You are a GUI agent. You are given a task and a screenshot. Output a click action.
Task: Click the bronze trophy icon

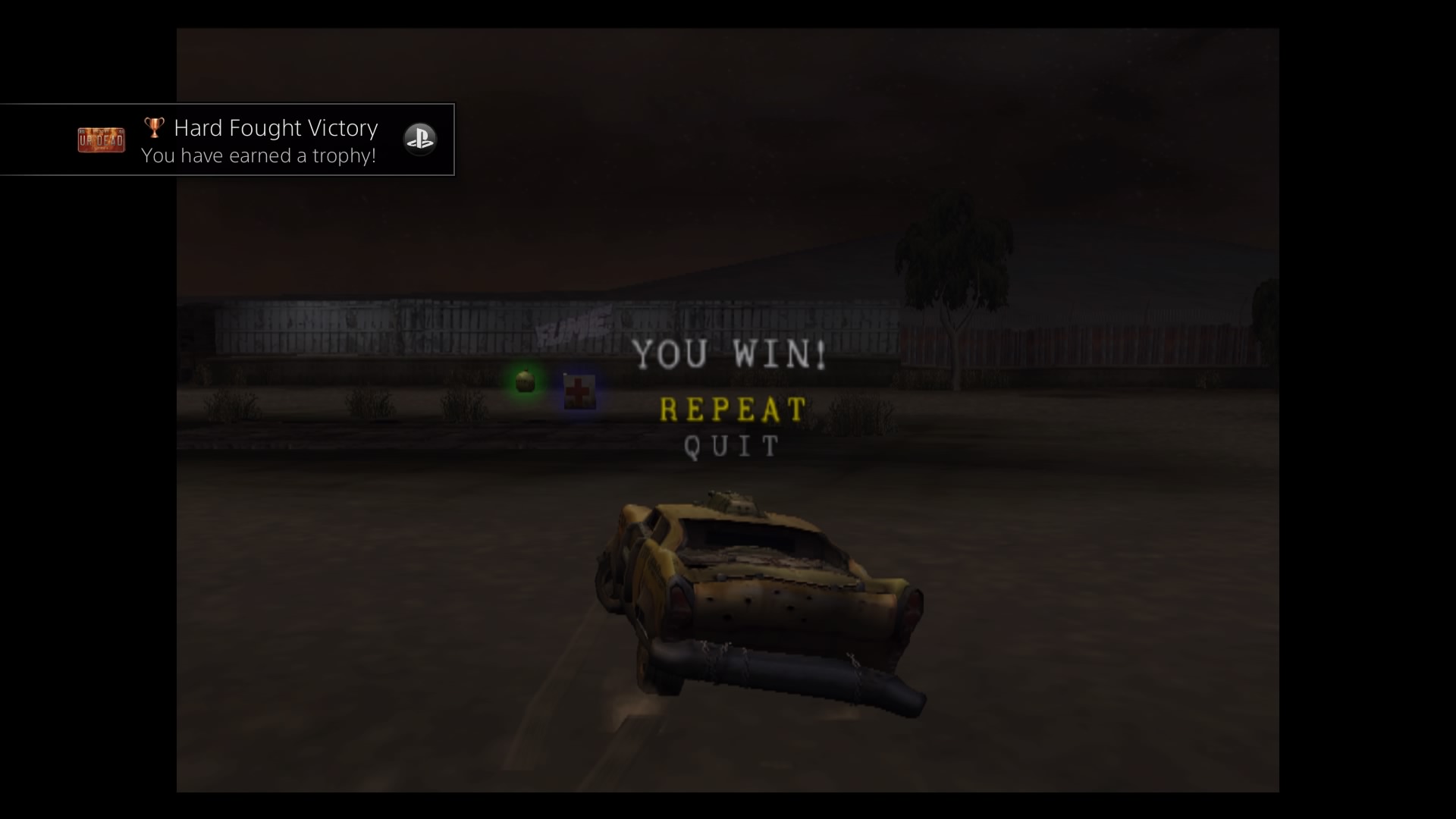pos(154,127)
